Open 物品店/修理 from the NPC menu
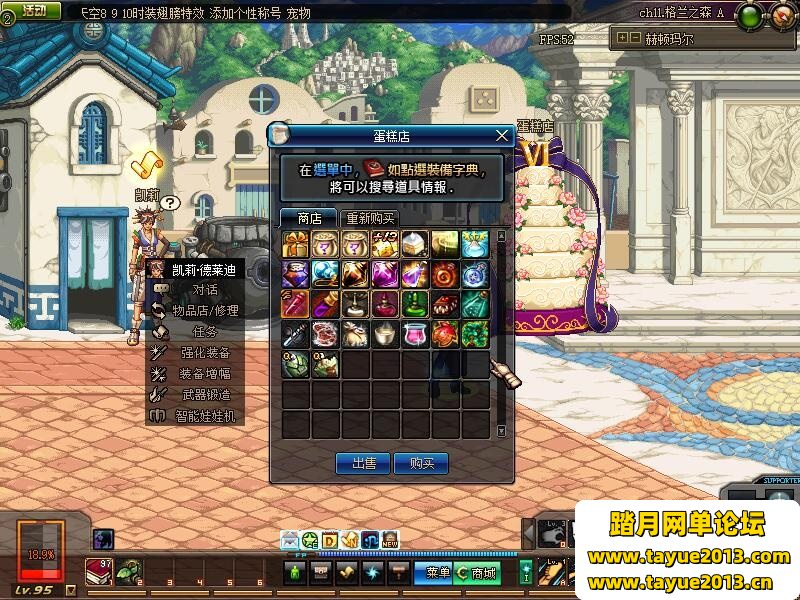This screenshot has height=600, width=800. [x=205, y=311]
